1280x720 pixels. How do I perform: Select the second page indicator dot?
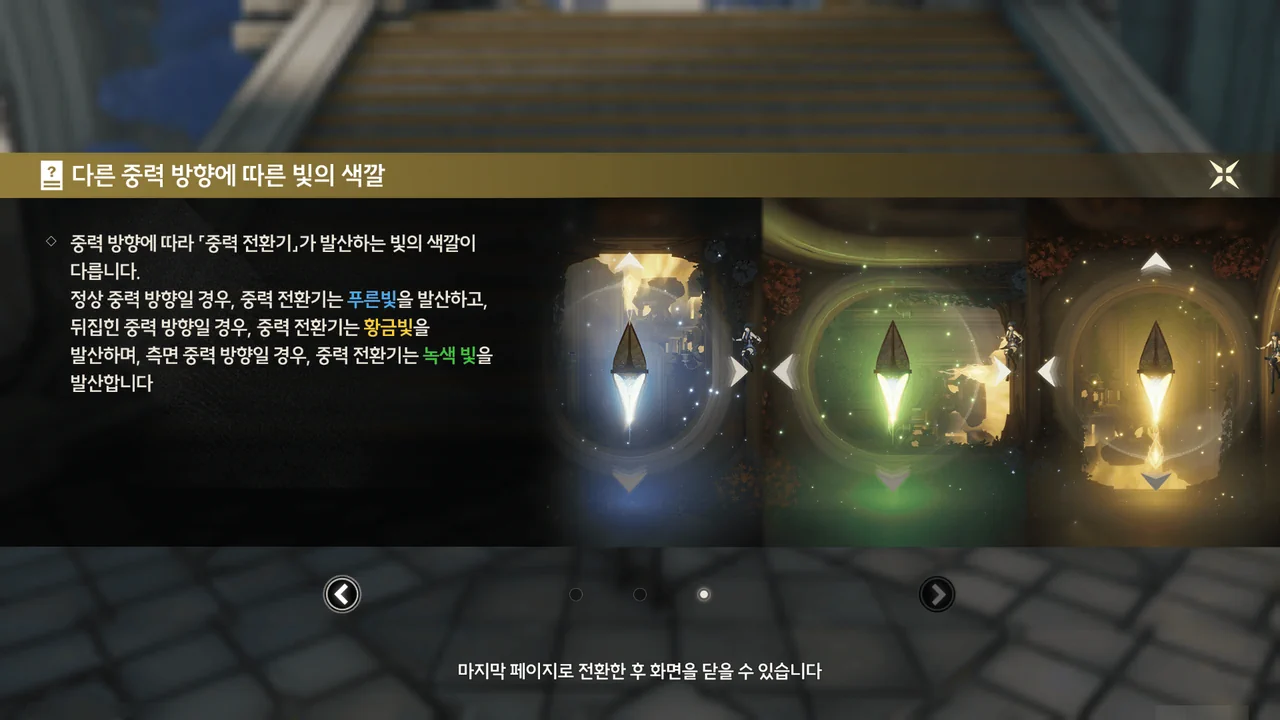pos(640,595)
